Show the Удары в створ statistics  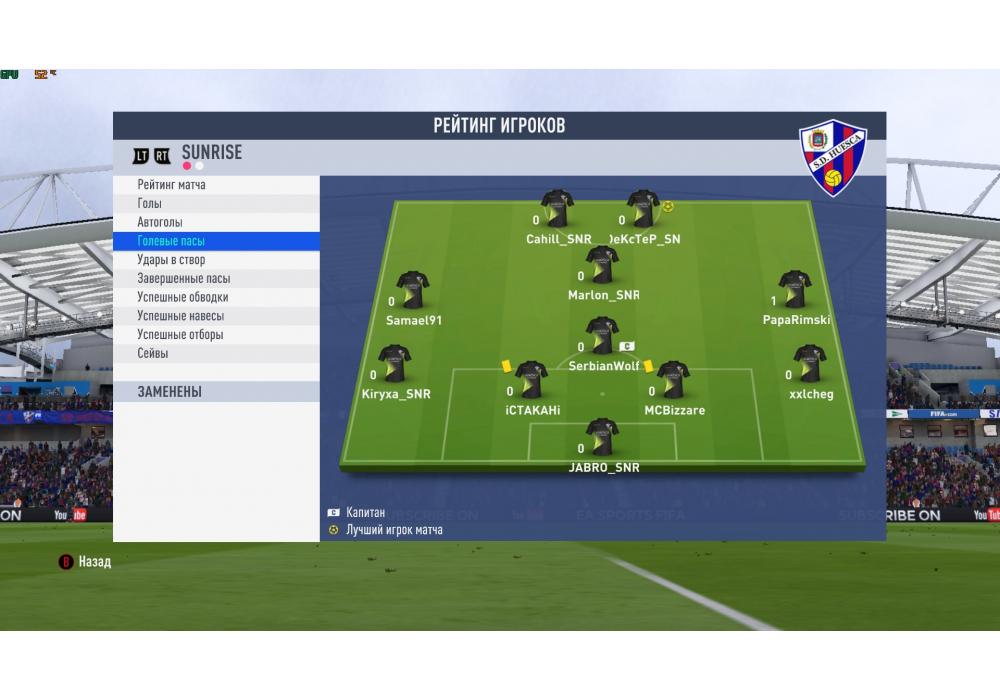pyautogui.click(x=216, y=260)
